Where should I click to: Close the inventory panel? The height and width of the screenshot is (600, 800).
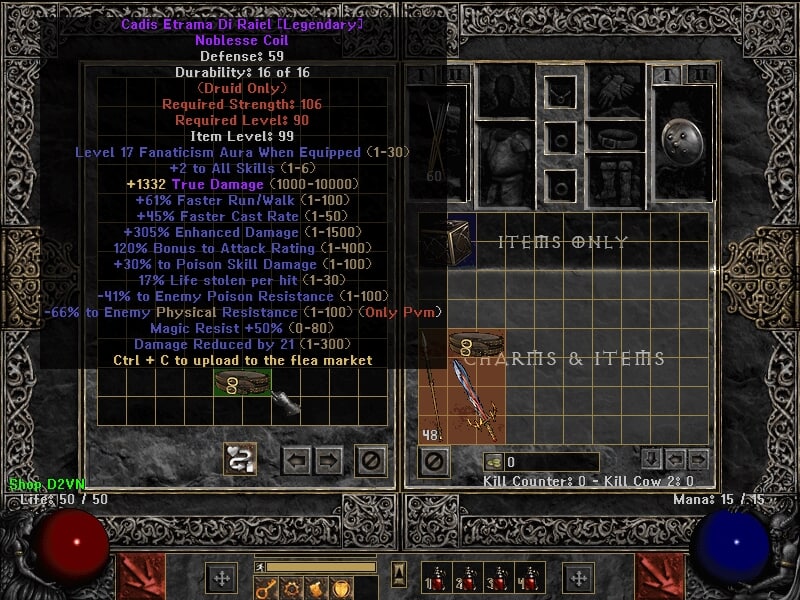[433, 462]
